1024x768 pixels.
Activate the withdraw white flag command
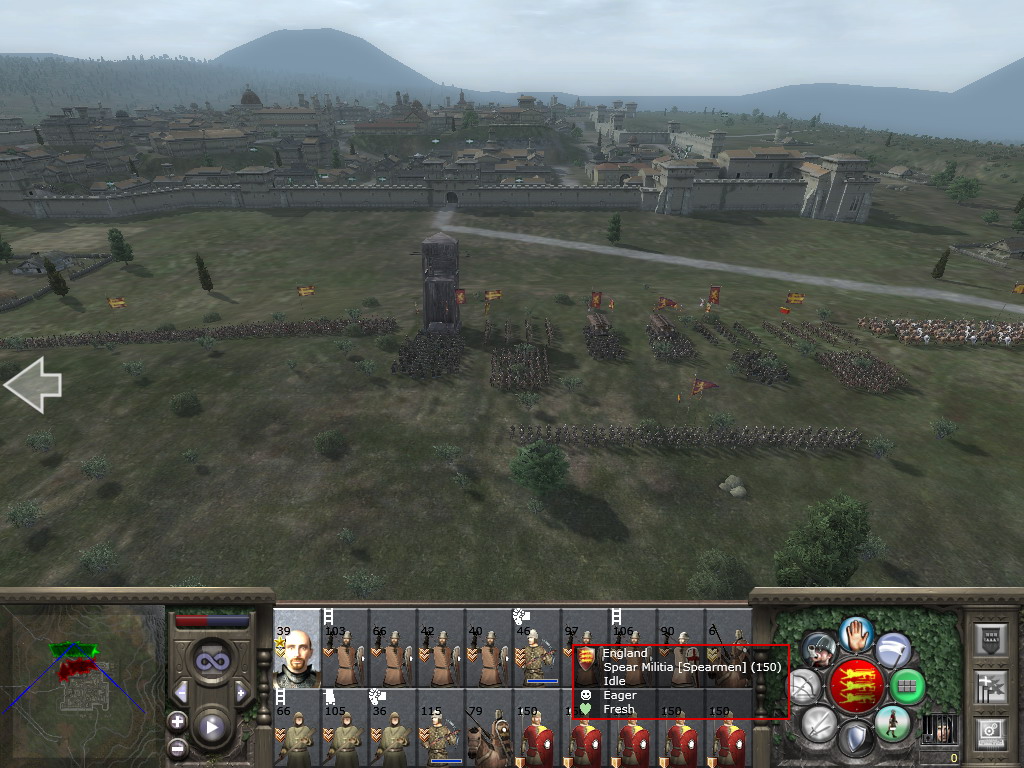[893, 650]
